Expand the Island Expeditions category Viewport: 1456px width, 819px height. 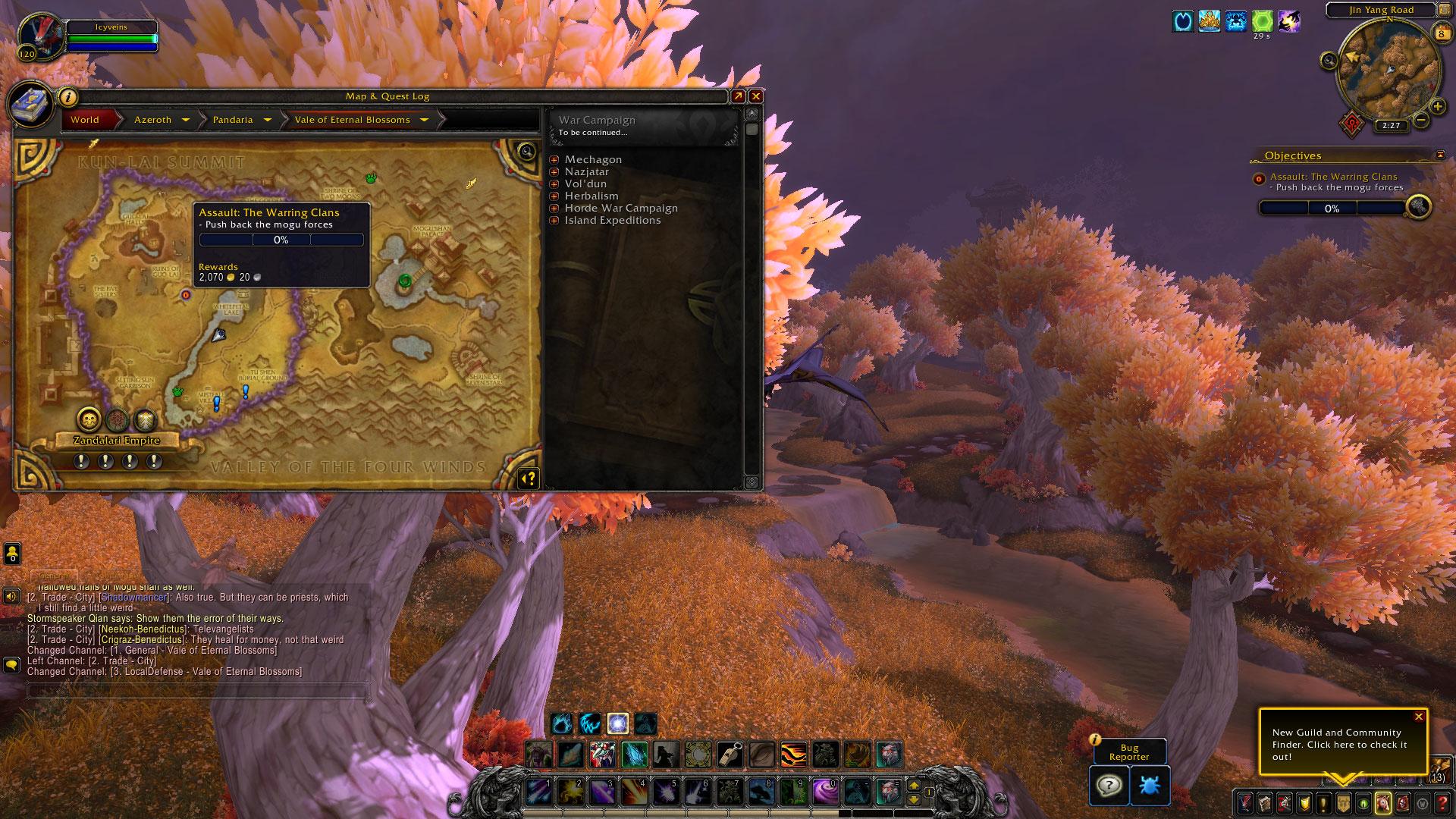tap(554, 221)
